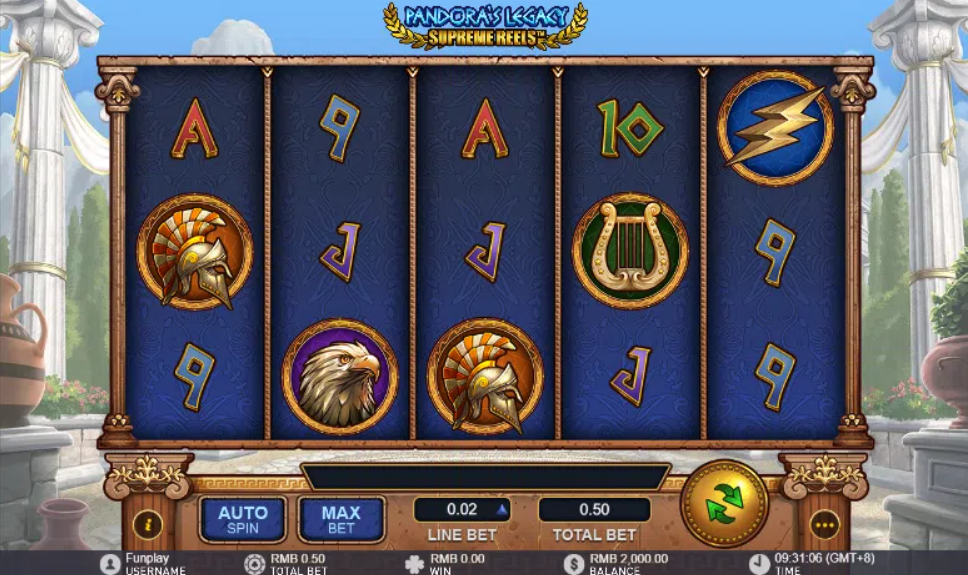Viewport: 968px width, 575px height.
Task: Start the round with the spin button
Action: (724, 503)
